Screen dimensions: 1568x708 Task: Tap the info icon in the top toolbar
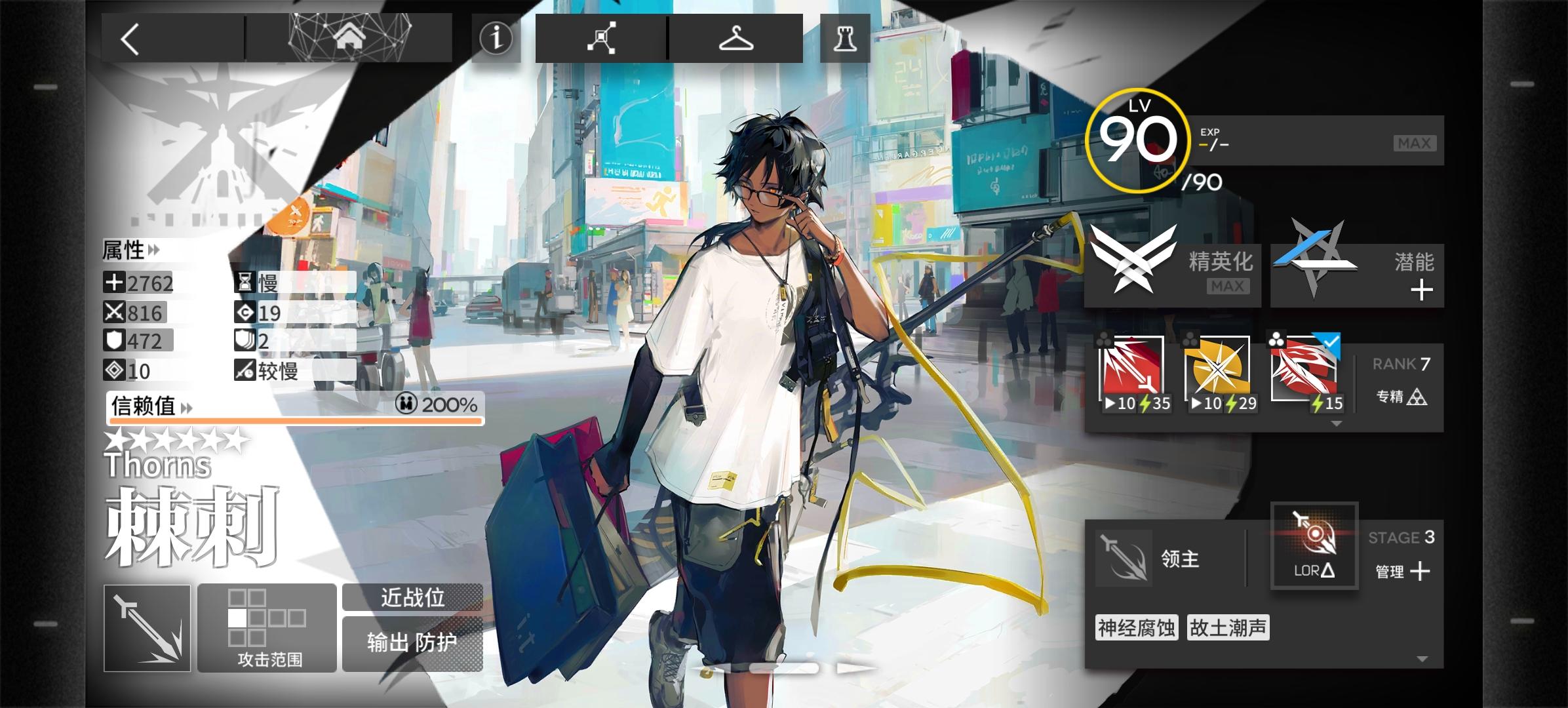(x=496, y=39)
